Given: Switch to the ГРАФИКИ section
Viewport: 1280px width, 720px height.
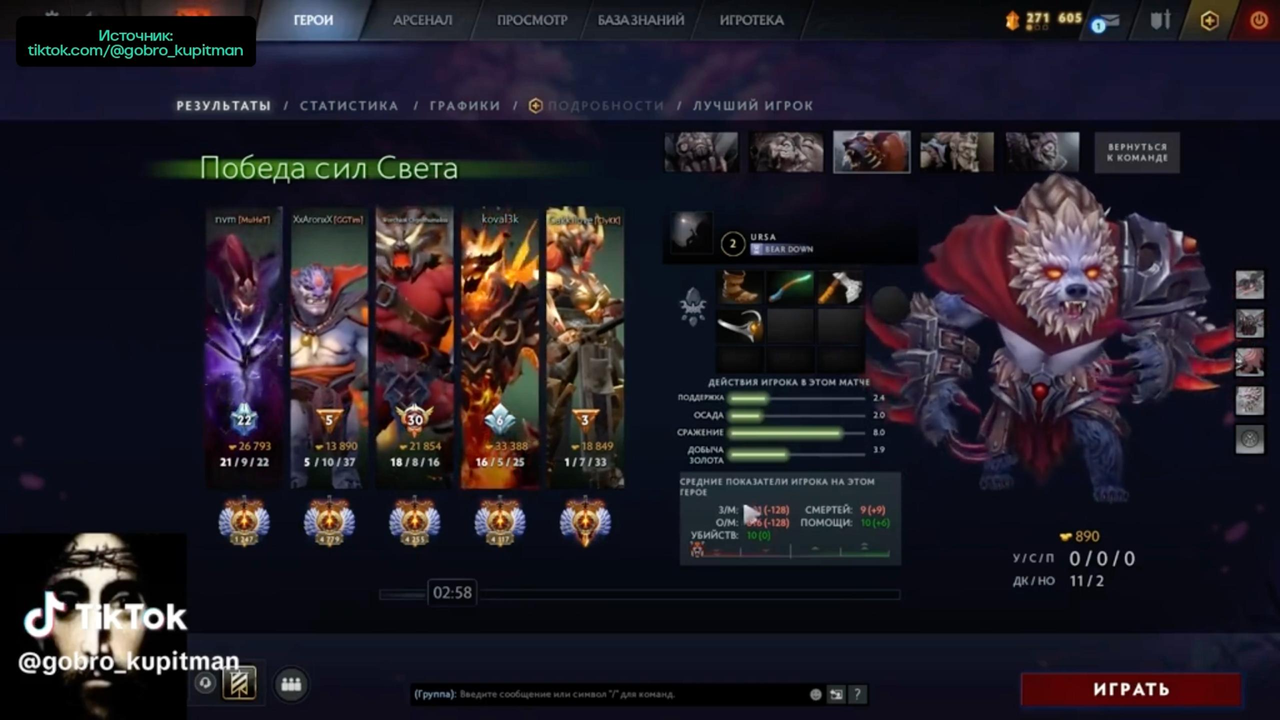Looking at the screenshot, I should (x=465, y=106).
